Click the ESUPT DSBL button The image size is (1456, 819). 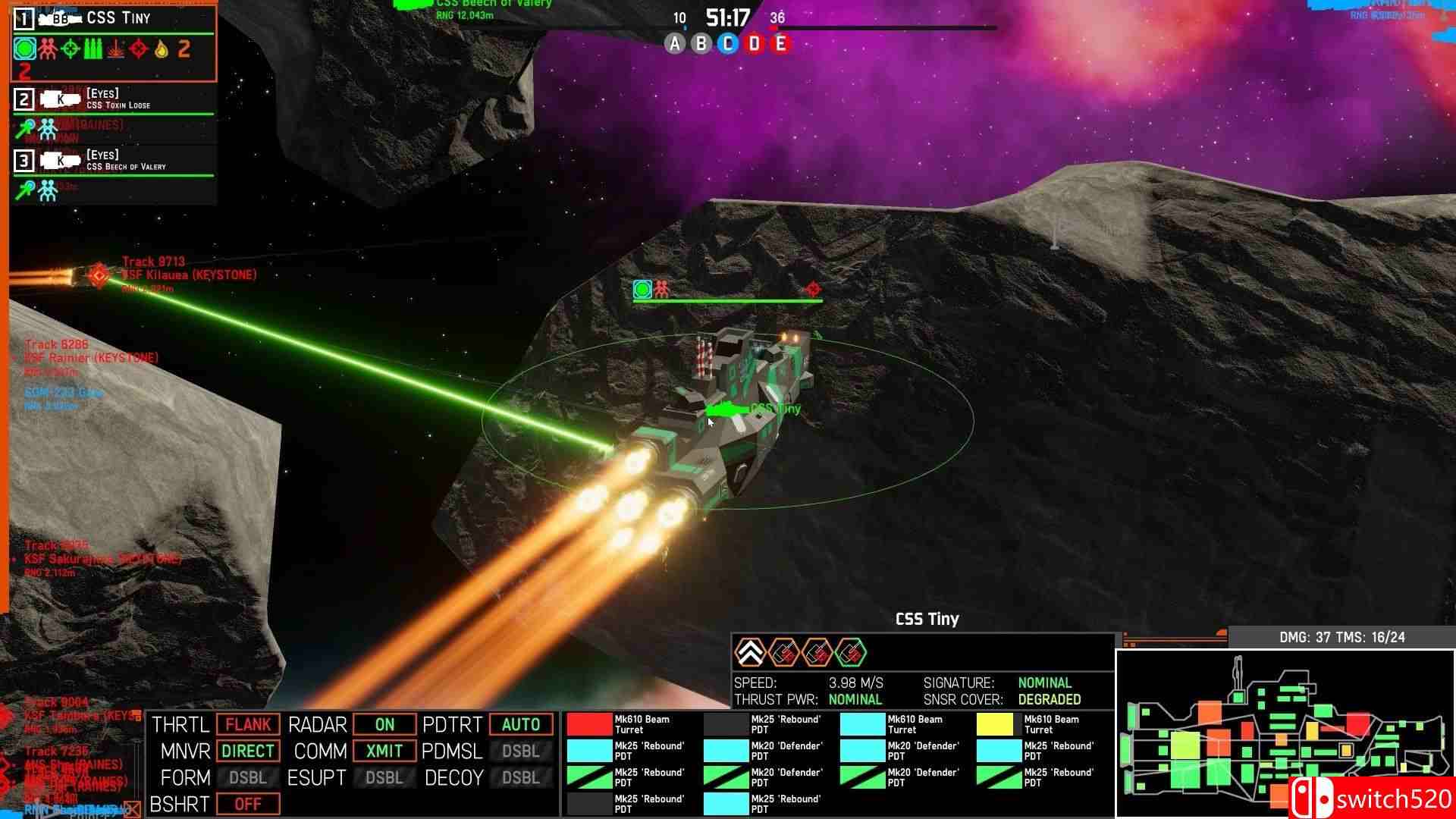coord(384,777)
